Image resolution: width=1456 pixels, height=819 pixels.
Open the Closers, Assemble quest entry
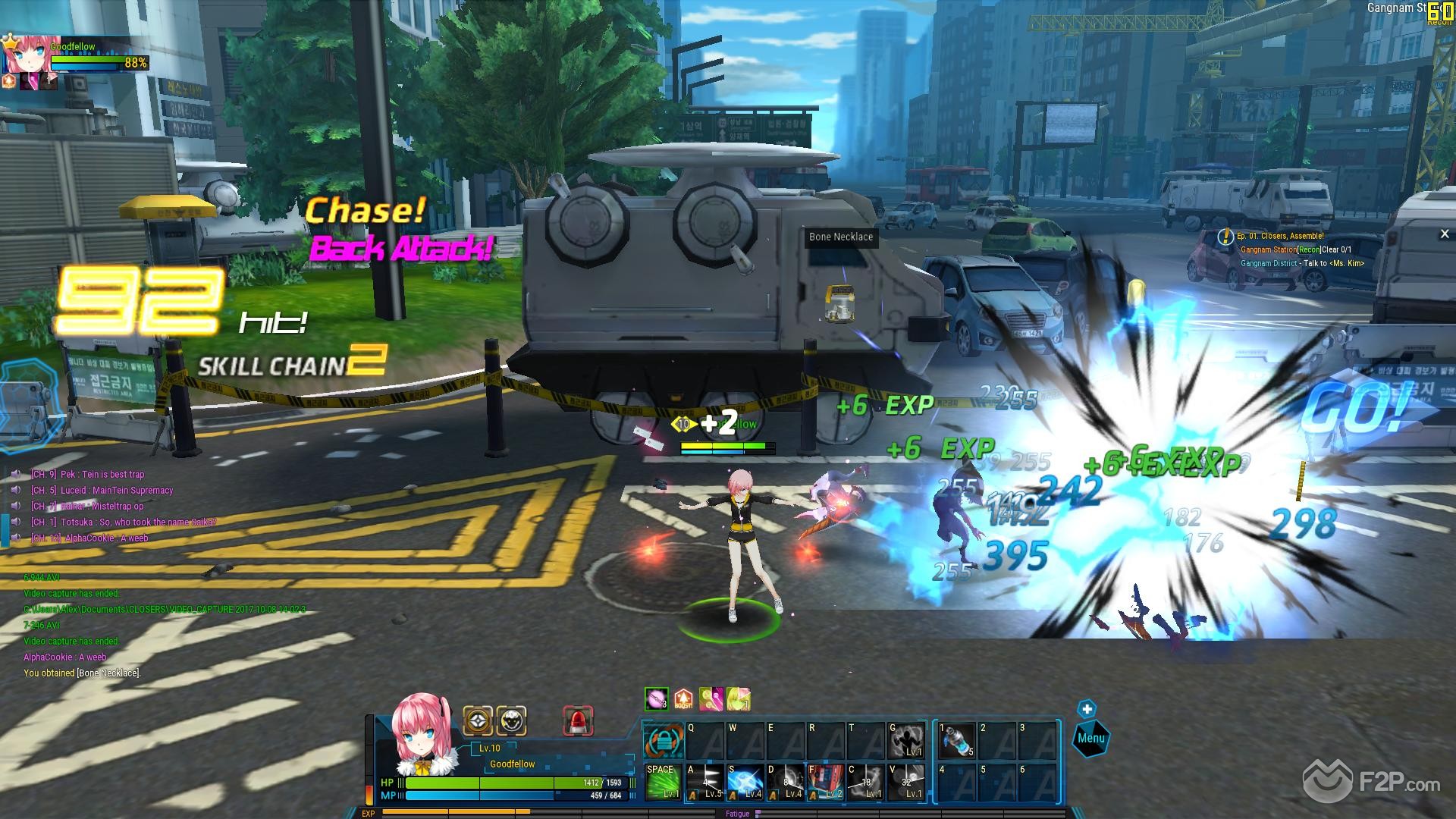pos(1280,237)
